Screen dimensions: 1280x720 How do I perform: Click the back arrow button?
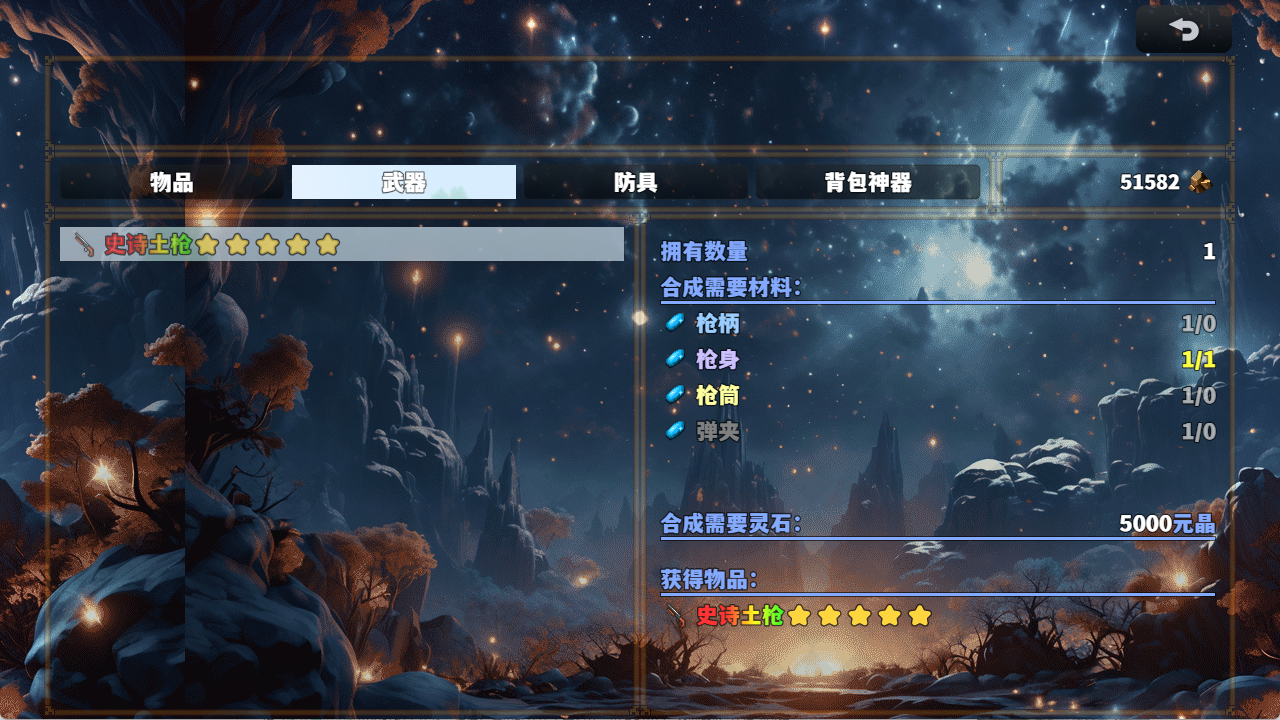pyautogui.click(x=1184, y=30)
